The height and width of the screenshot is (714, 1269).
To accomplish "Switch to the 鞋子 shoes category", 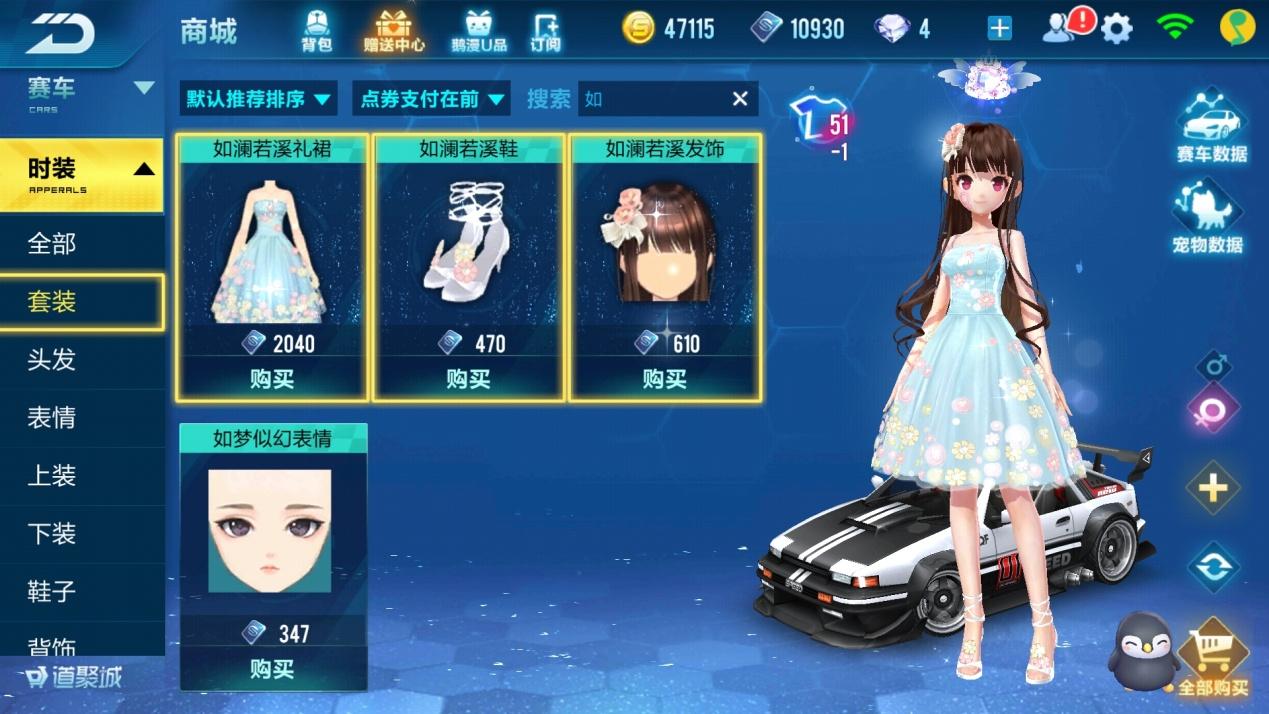I will click(x=52, y=591).
